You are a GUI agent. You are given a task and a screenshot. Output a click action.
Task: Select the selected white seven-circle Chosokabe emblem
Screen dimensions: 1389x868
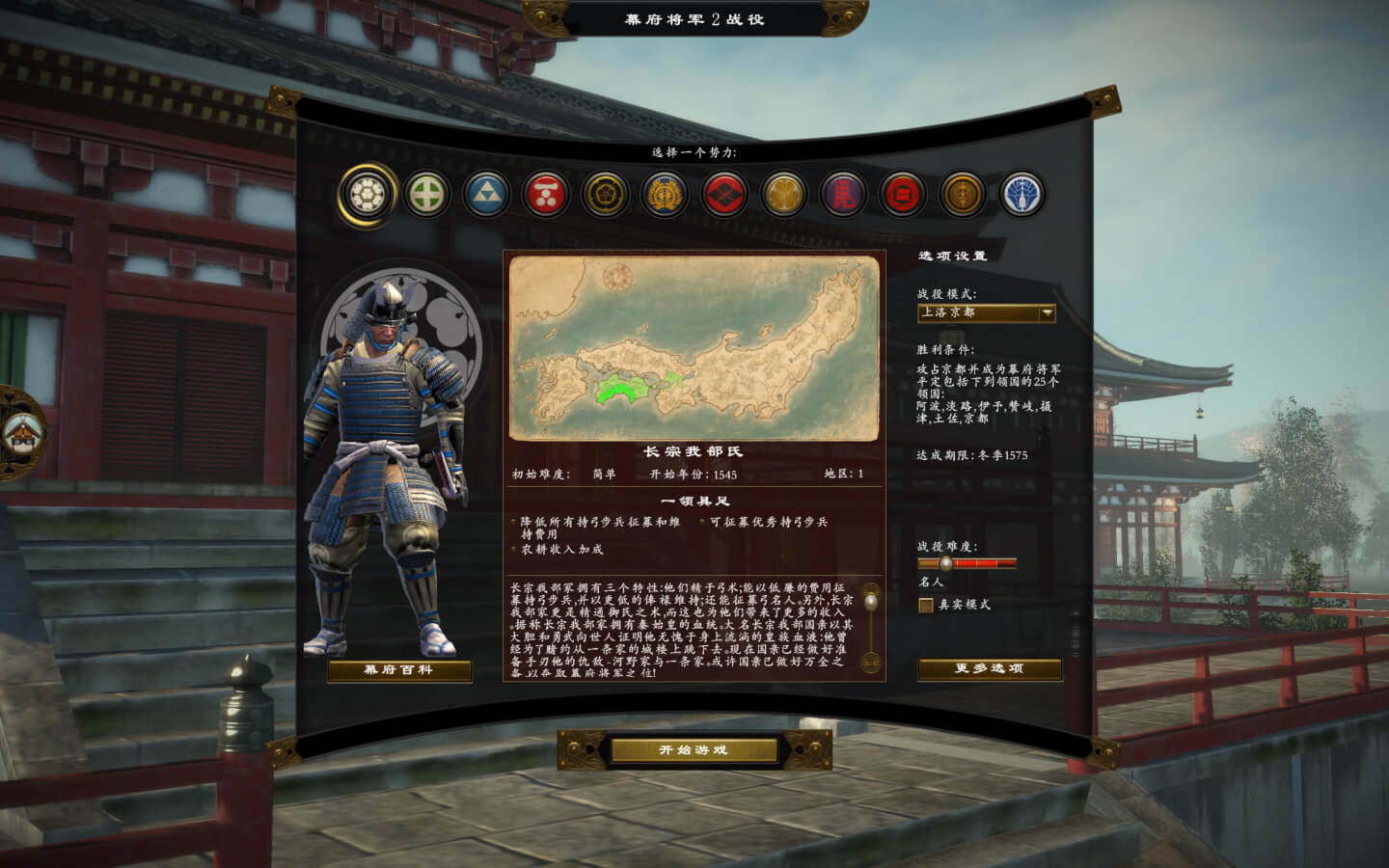[368, 195]
